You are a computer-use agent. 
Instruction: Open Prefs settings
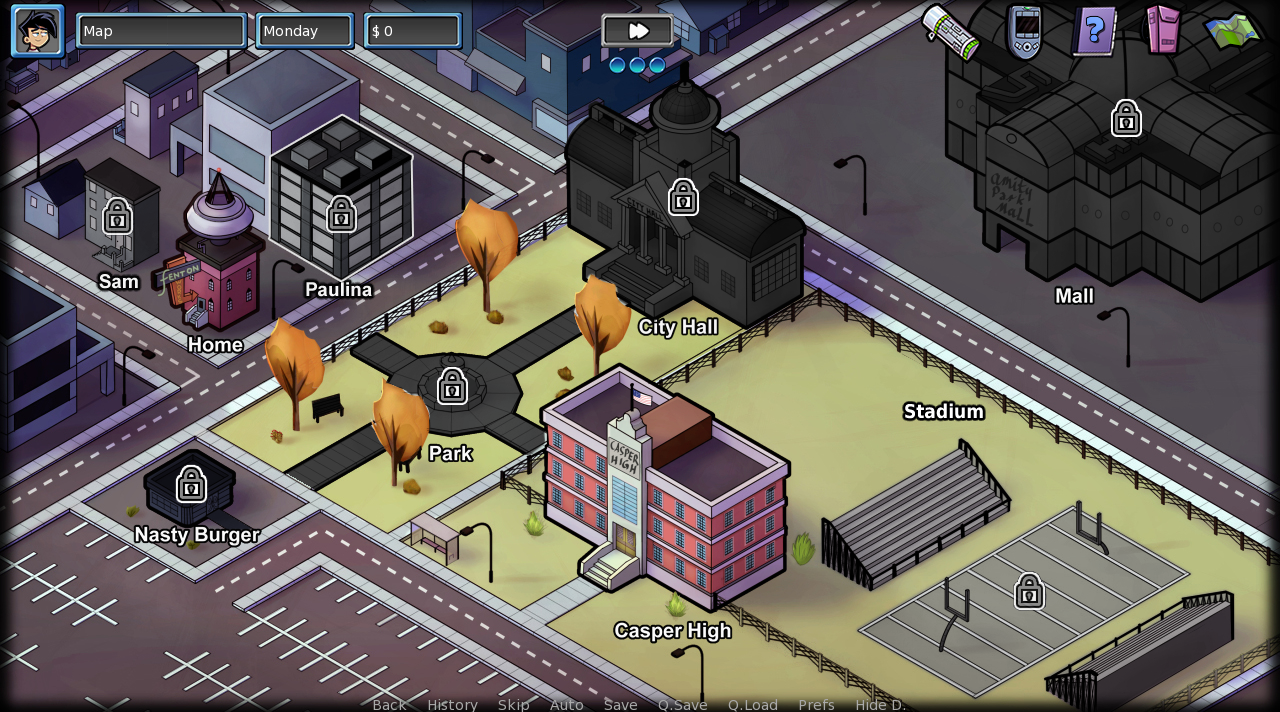816,704
